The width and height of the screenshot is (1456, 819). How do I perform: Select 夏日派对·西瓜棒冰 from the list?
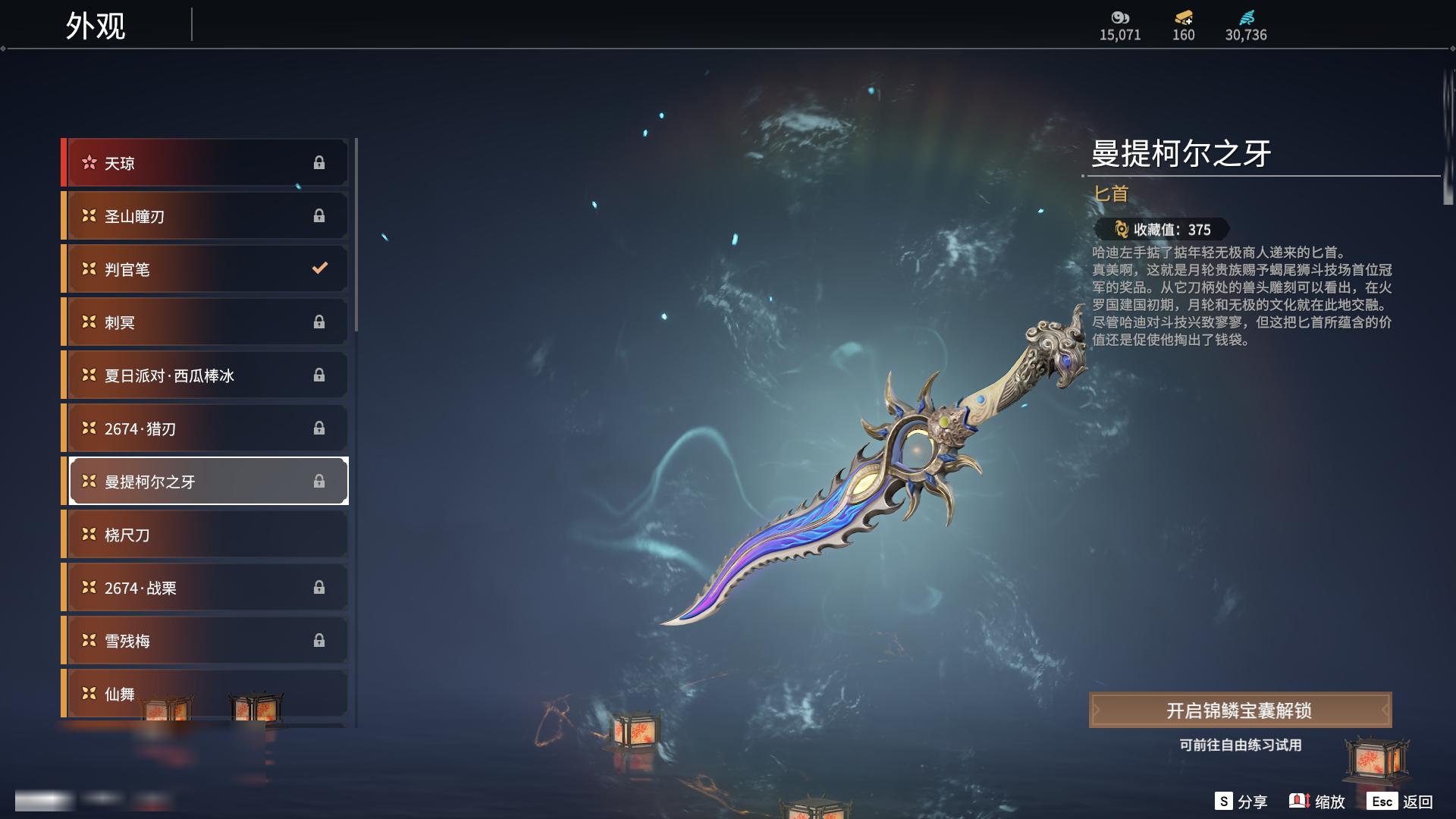206,375
